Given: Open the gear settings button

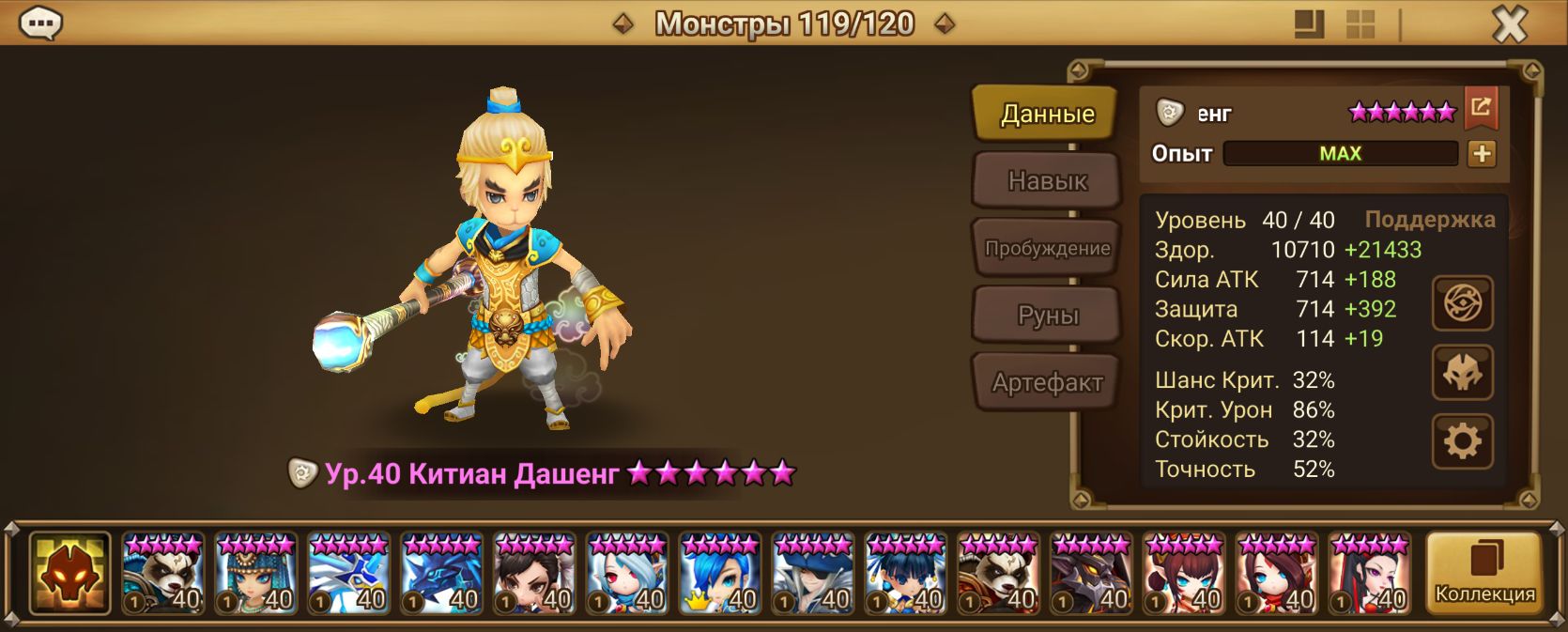Looking at the screenshot, I should click(x=1462, y=440).
